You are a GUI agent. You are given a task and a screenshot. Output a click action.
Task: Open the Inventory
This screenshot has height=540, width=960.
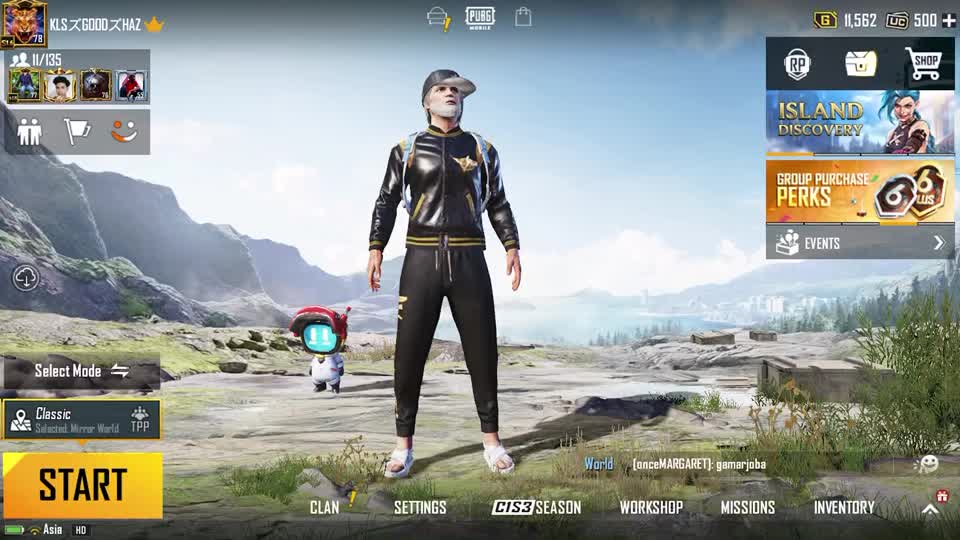[844, 507]
